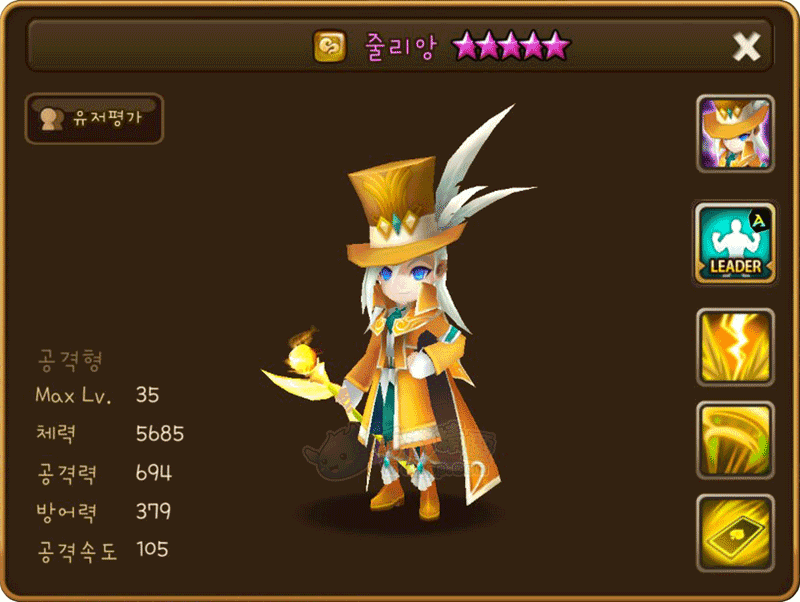
Task: Open the 유저평가 user reviews button
Action: (x=94, y=119)
